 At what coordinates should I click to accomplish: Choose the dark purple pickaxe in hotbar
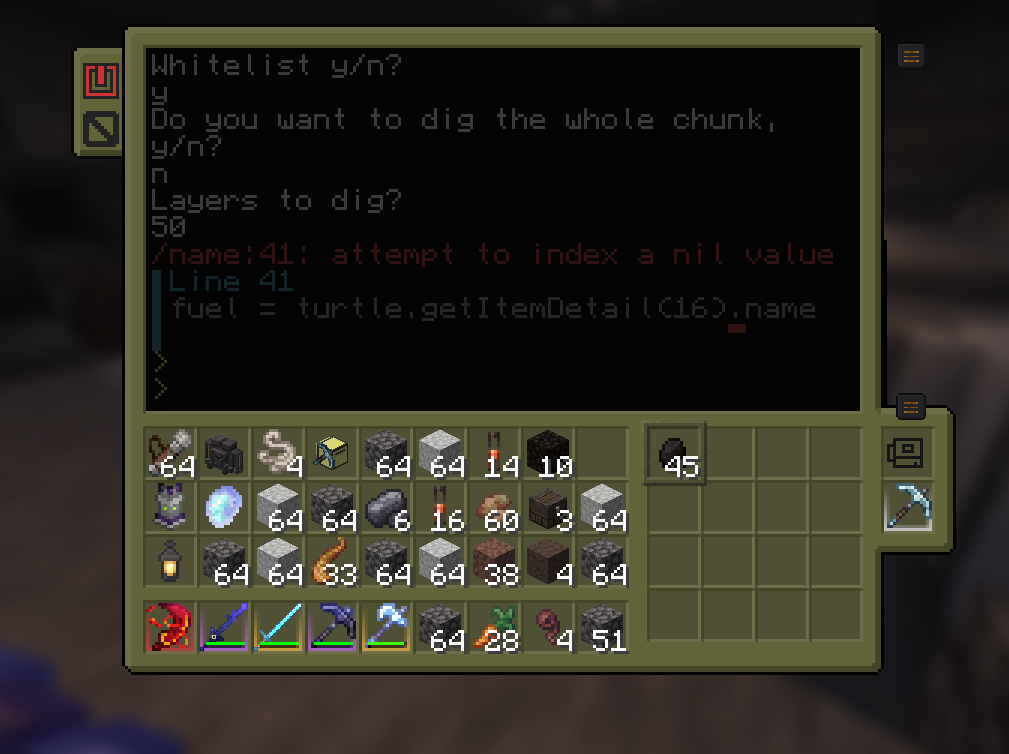click(333, 627)
